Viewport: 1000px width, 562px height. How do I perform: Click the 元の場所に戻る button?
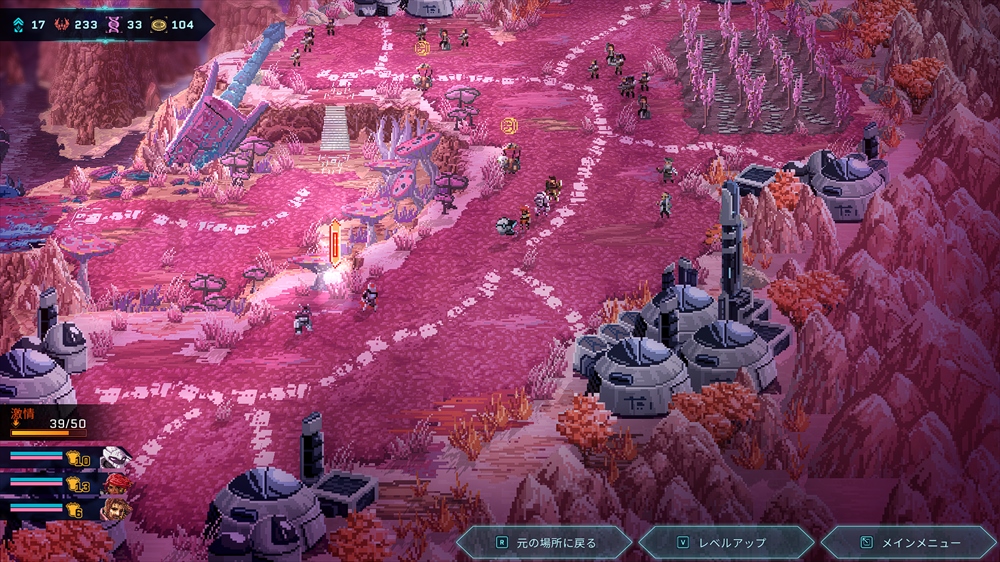point(545,543)
